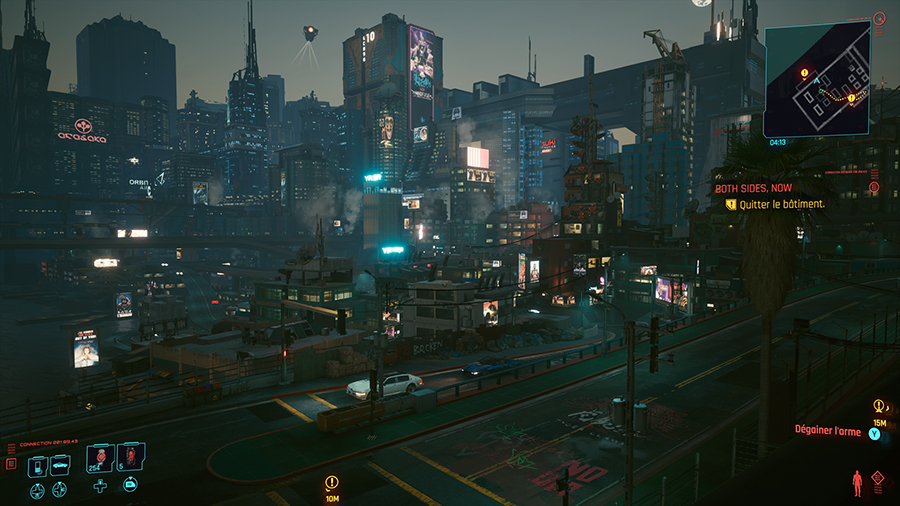Click the red body stance indicator

[855, 483]
